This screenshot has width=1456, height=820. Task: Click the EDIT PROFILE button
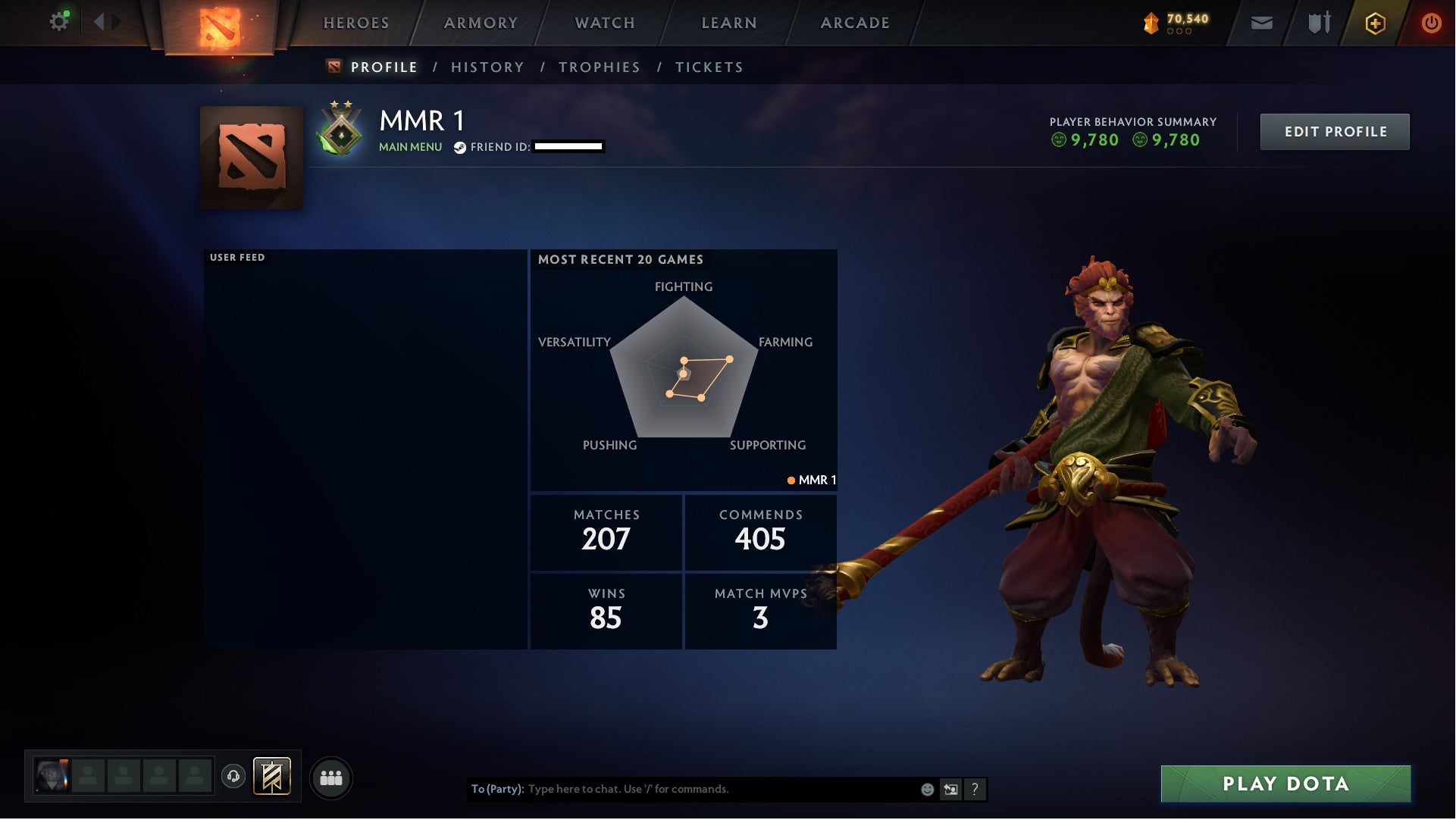(x=1335, y=131)
